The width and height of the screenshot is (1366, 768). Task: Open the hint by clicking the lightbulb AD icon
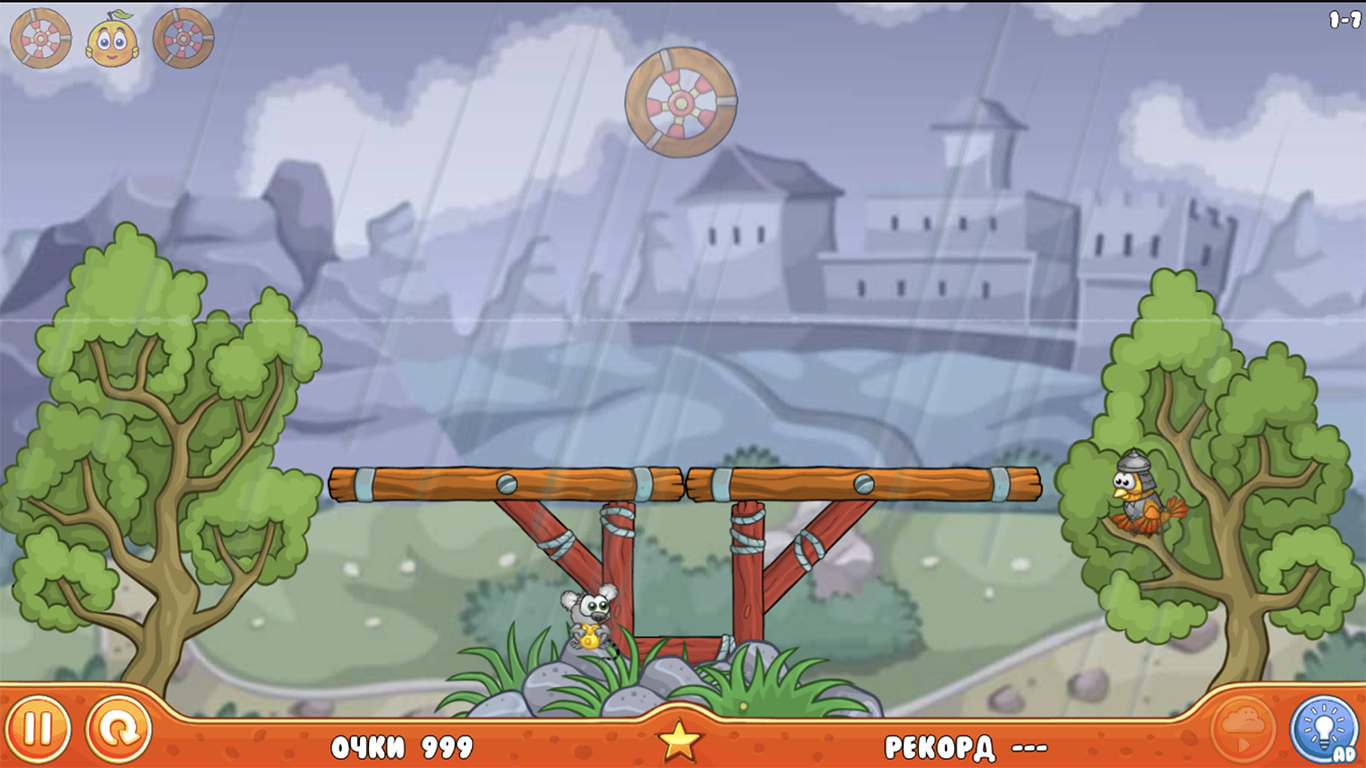[1326, 729]
